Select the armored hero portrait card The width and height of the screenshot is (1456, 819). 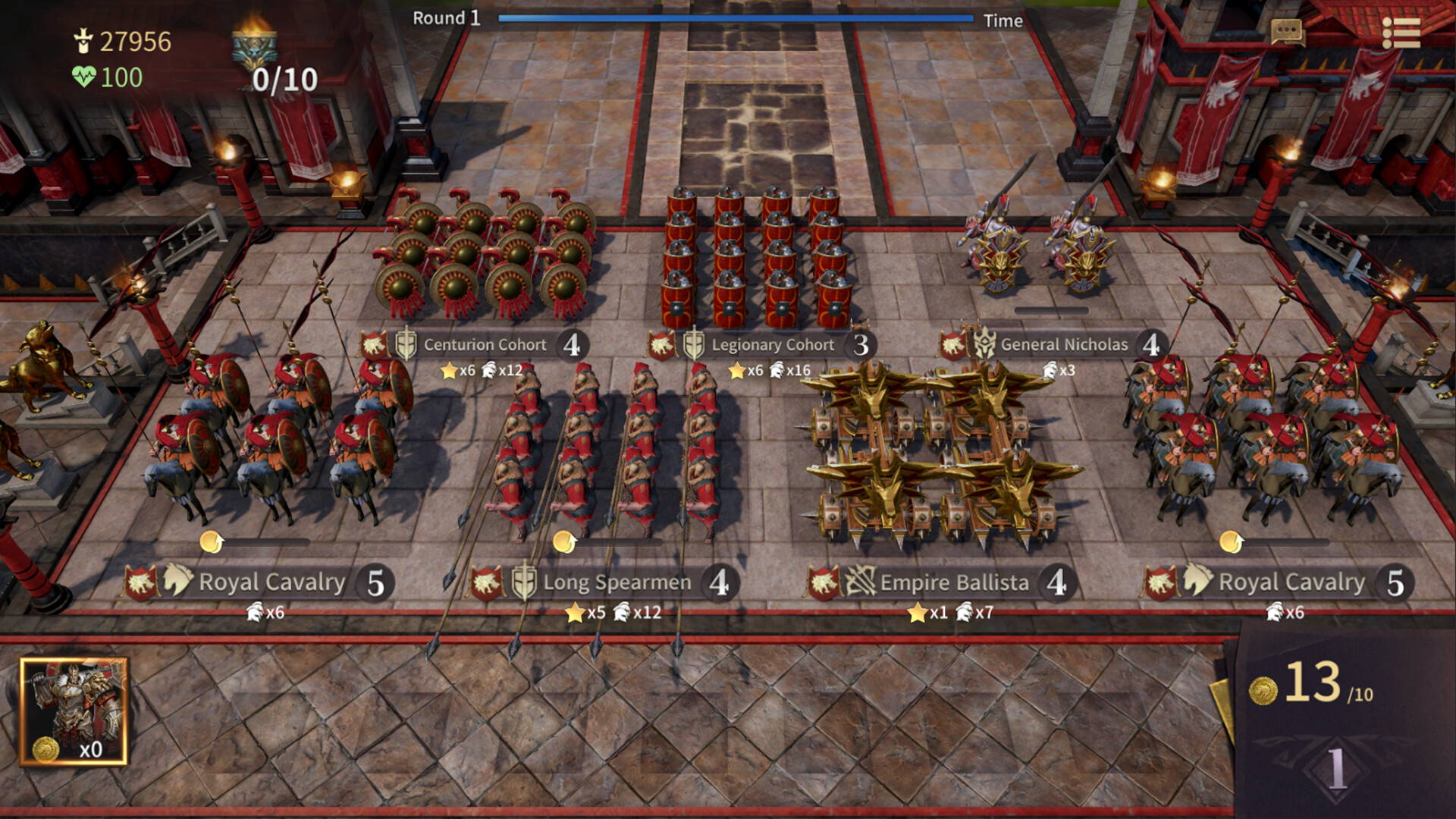click(x=74, y=711)
